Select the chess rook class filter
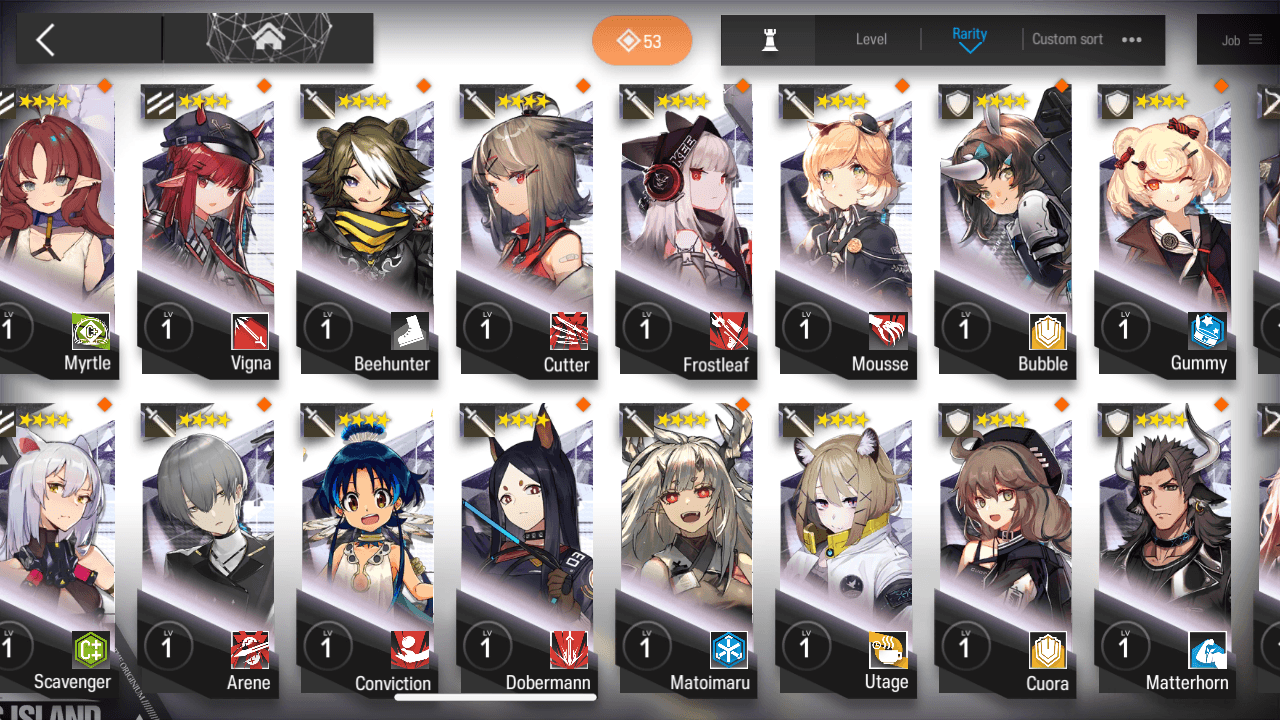The image size is (1280, 720). pyautogui.click(x=769, y=40)
